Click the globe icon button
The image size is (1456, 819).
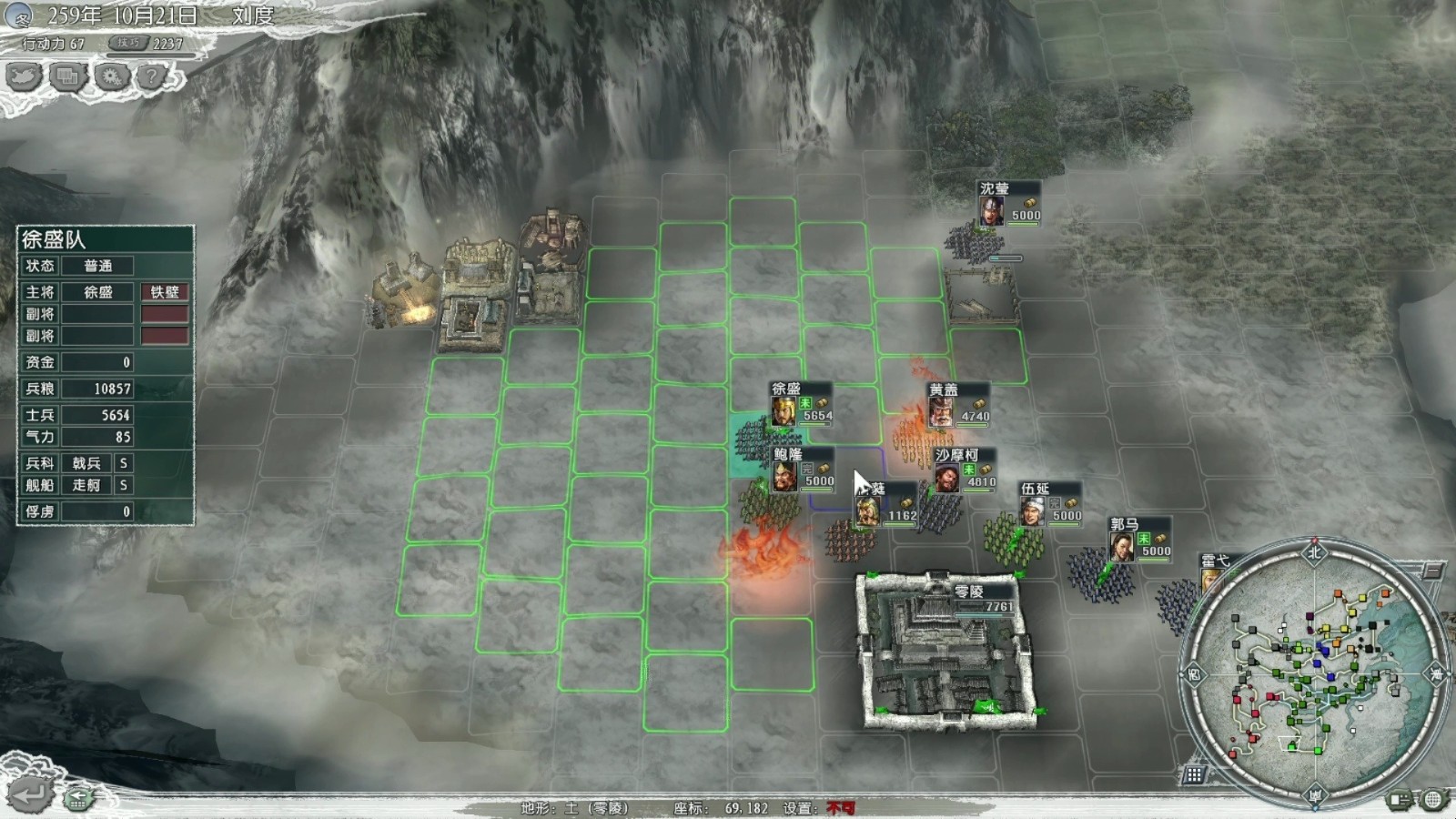point(1433,799)
